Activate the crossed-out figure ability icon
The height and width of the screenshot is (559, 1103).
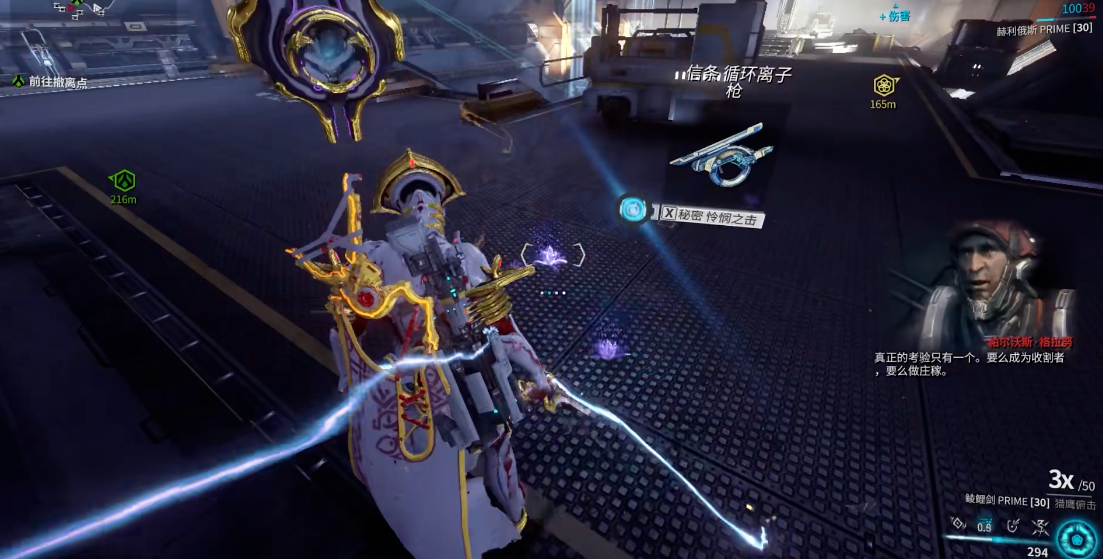tap(1039, 523)
